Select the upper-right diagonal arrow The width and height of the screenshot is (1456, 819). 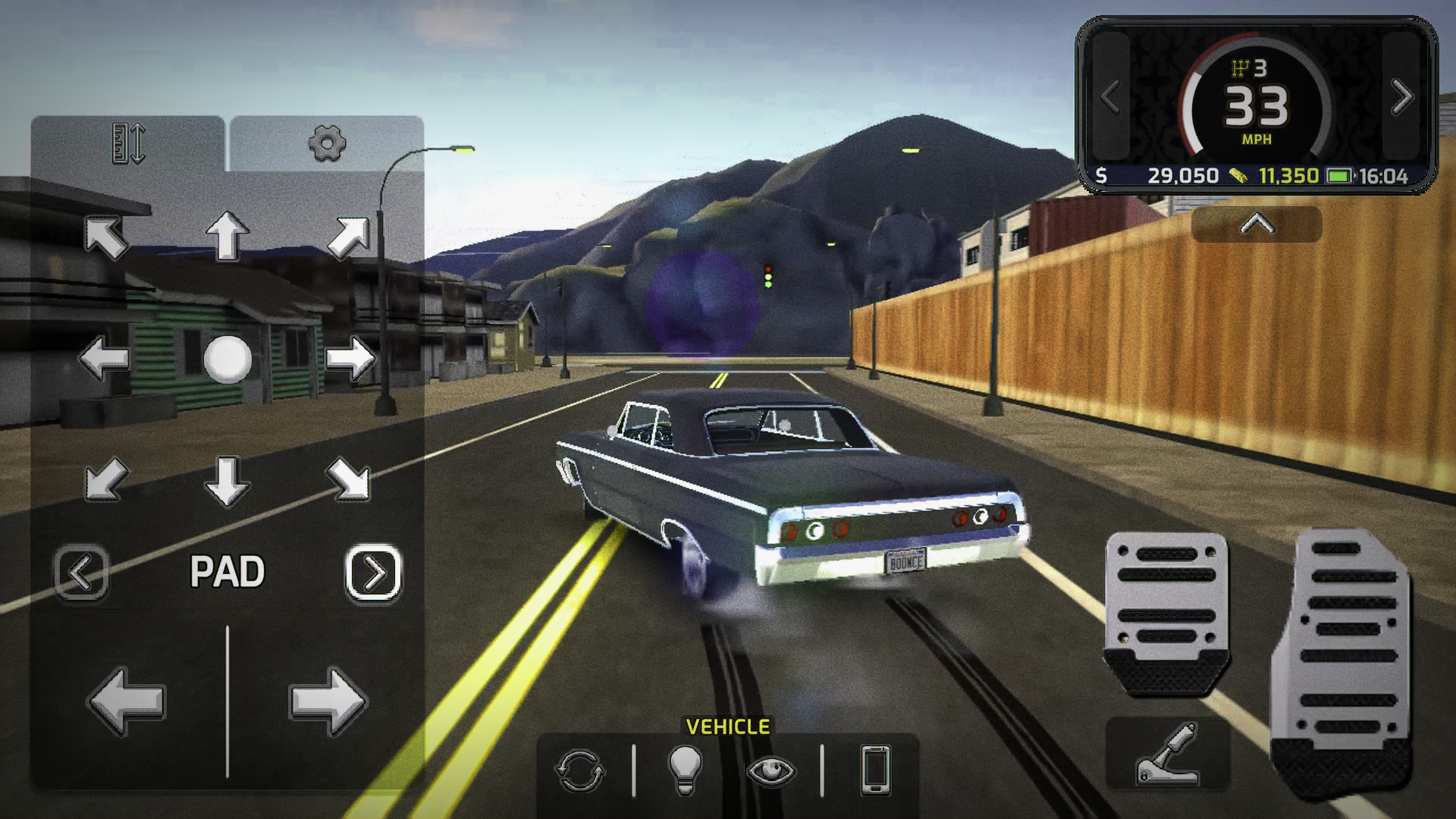349,237
